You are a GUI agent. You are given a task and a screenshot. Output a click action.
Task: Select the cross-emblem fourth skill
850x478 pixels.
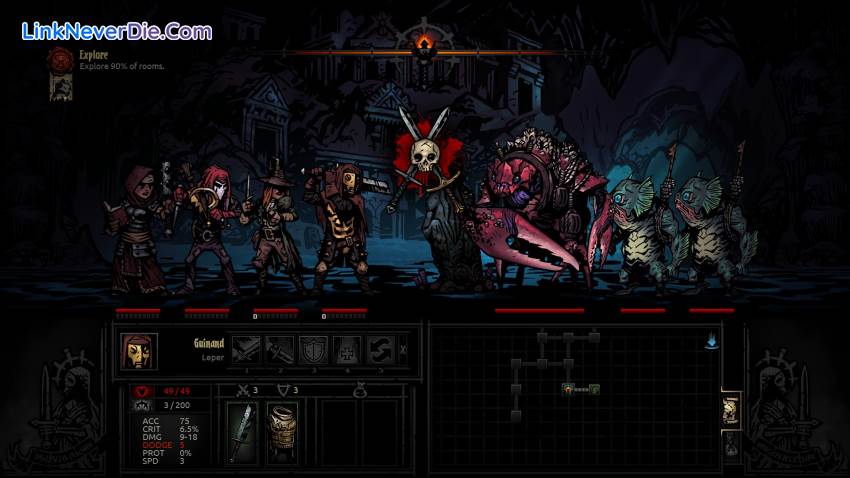[346, 350]
